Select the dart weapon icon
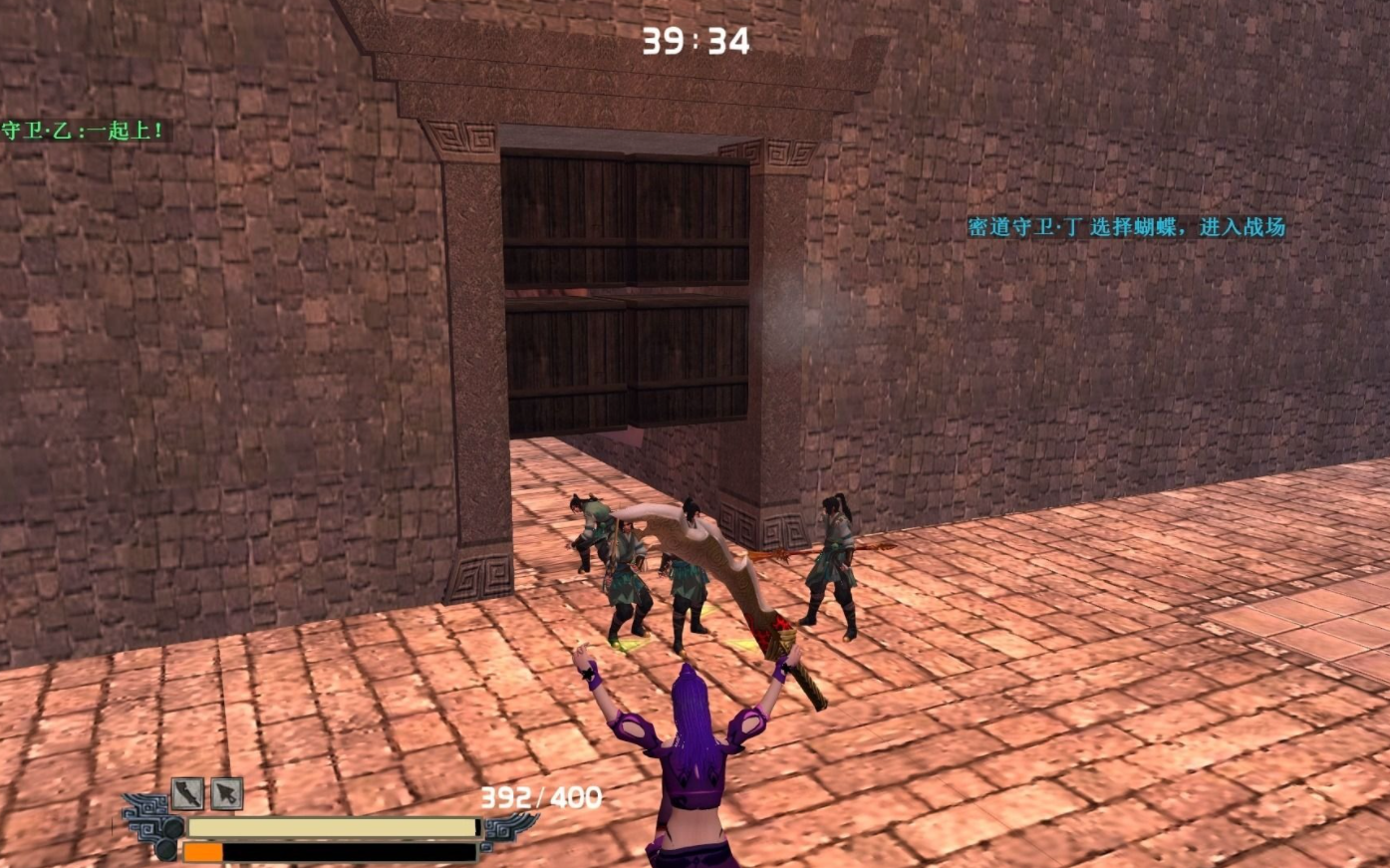Viewport: 1390px width, 868px height. 227,793
